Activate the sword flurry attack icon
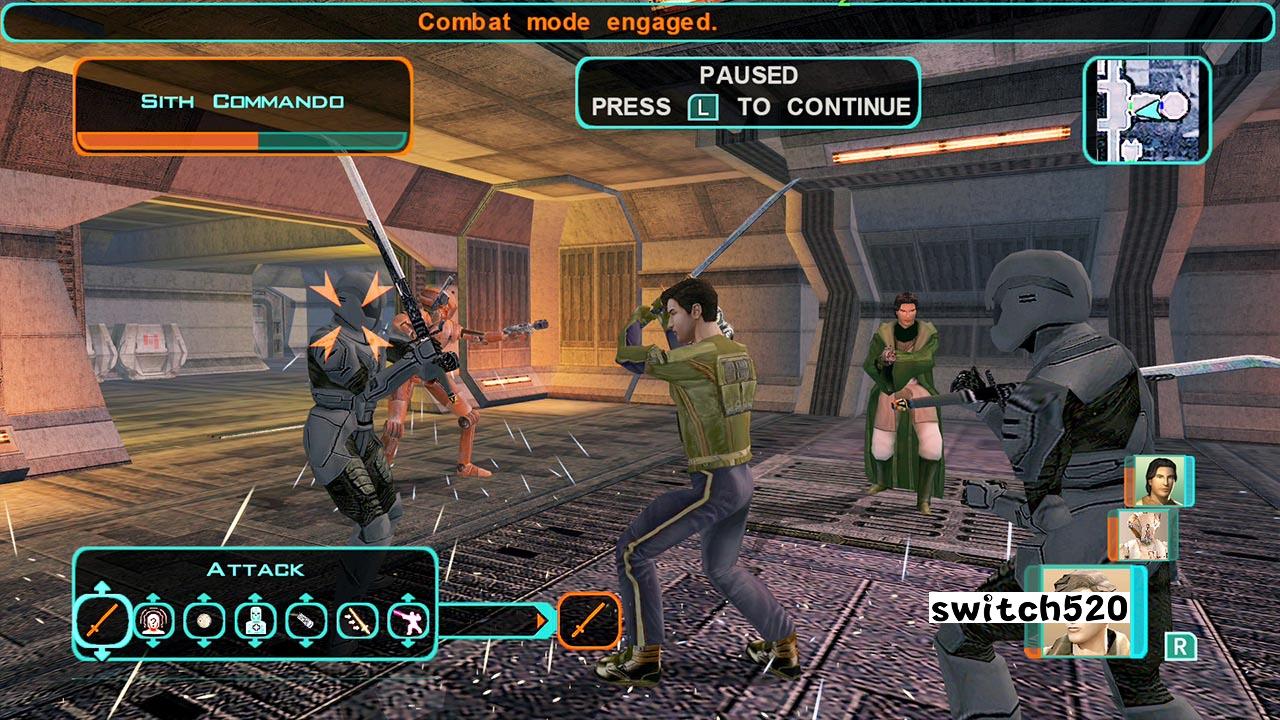 pyautogui.click(x=357, y=621)
